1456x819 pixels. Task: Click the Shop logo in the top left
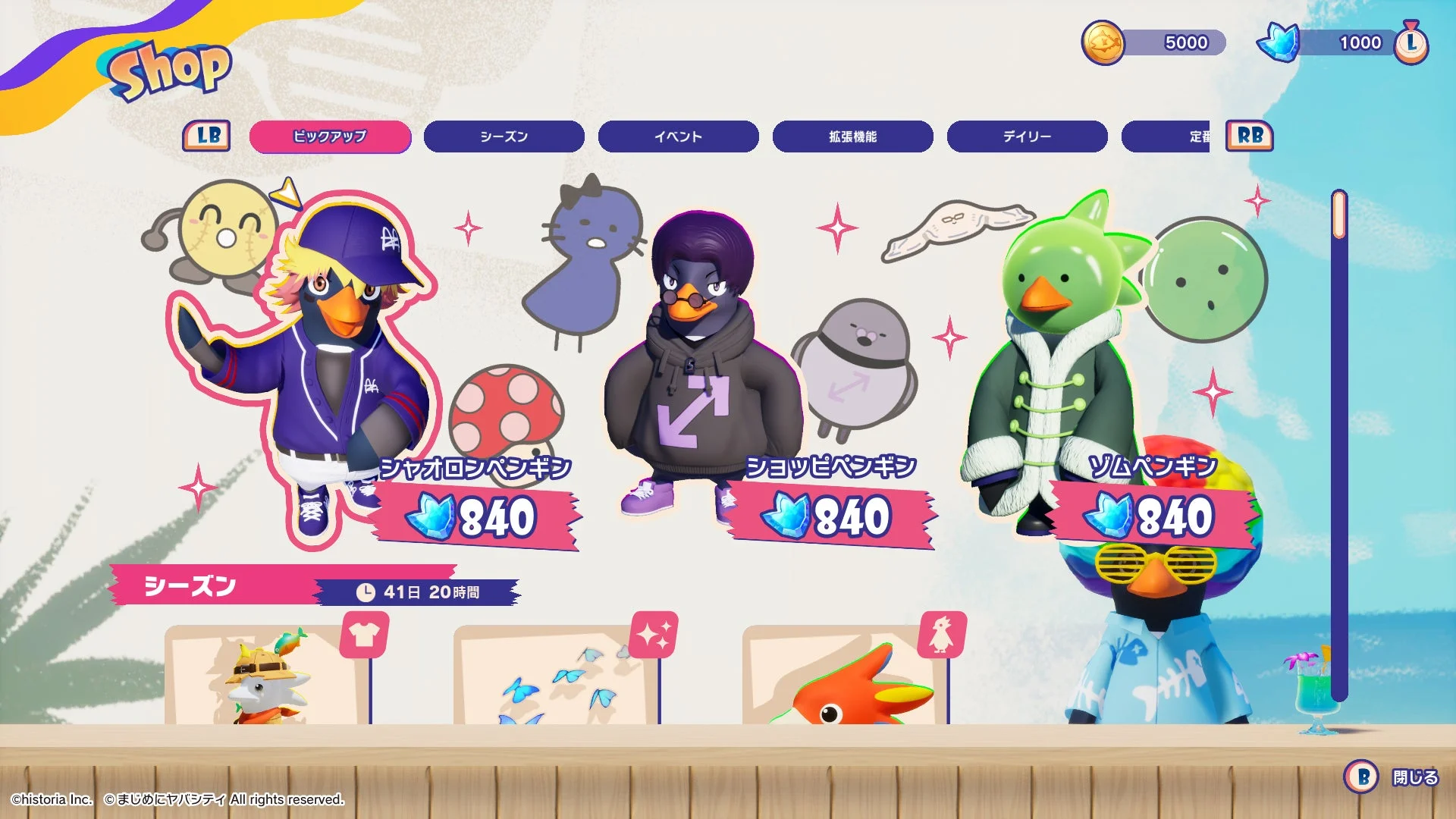coord(168,70)
